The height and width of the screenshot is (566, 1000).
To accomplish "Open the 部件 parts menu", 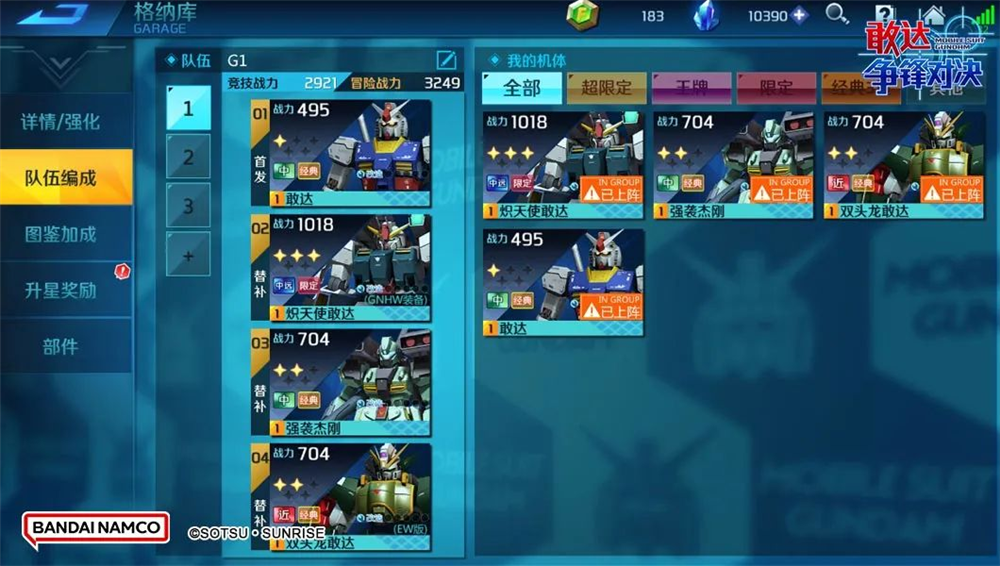I will coord(61,346).
